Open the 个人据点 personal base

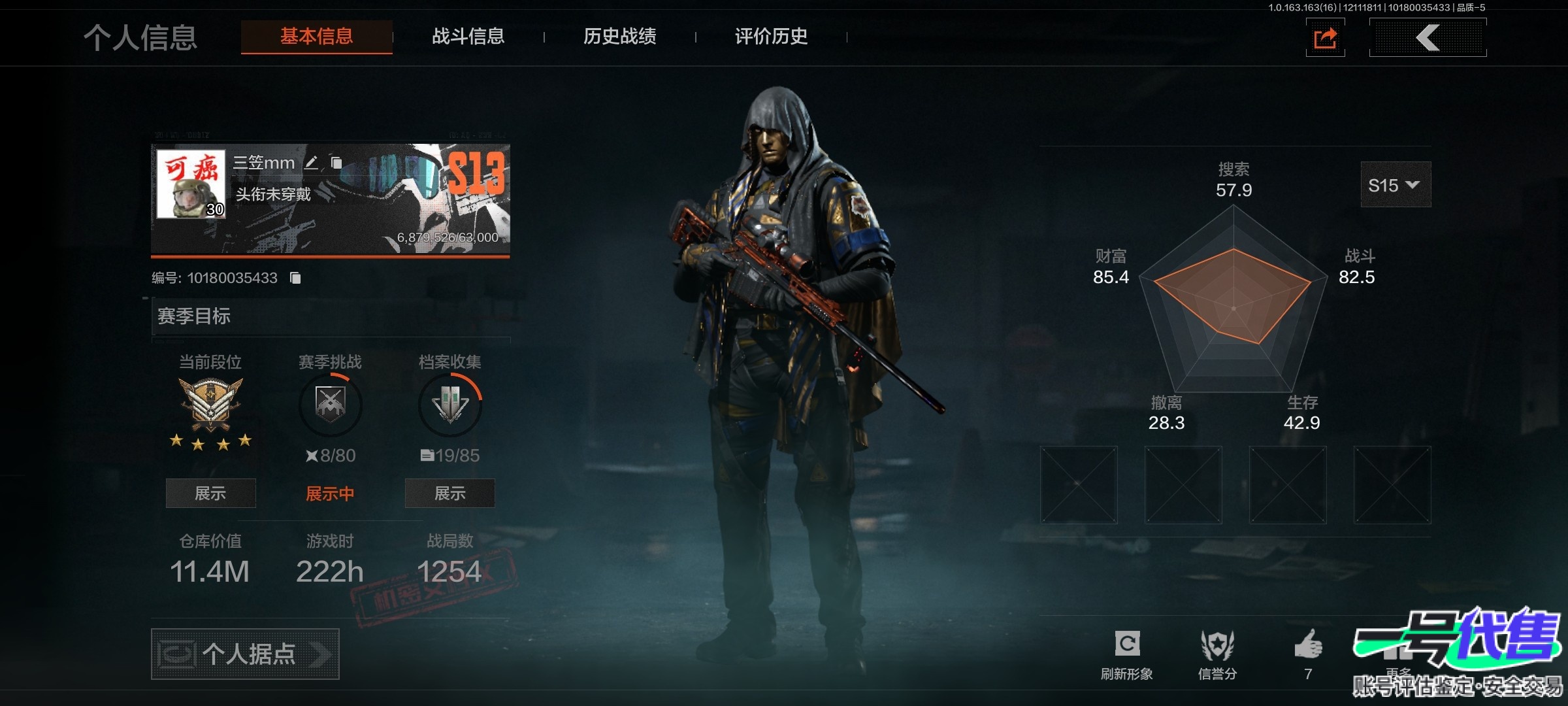(245, 654)
